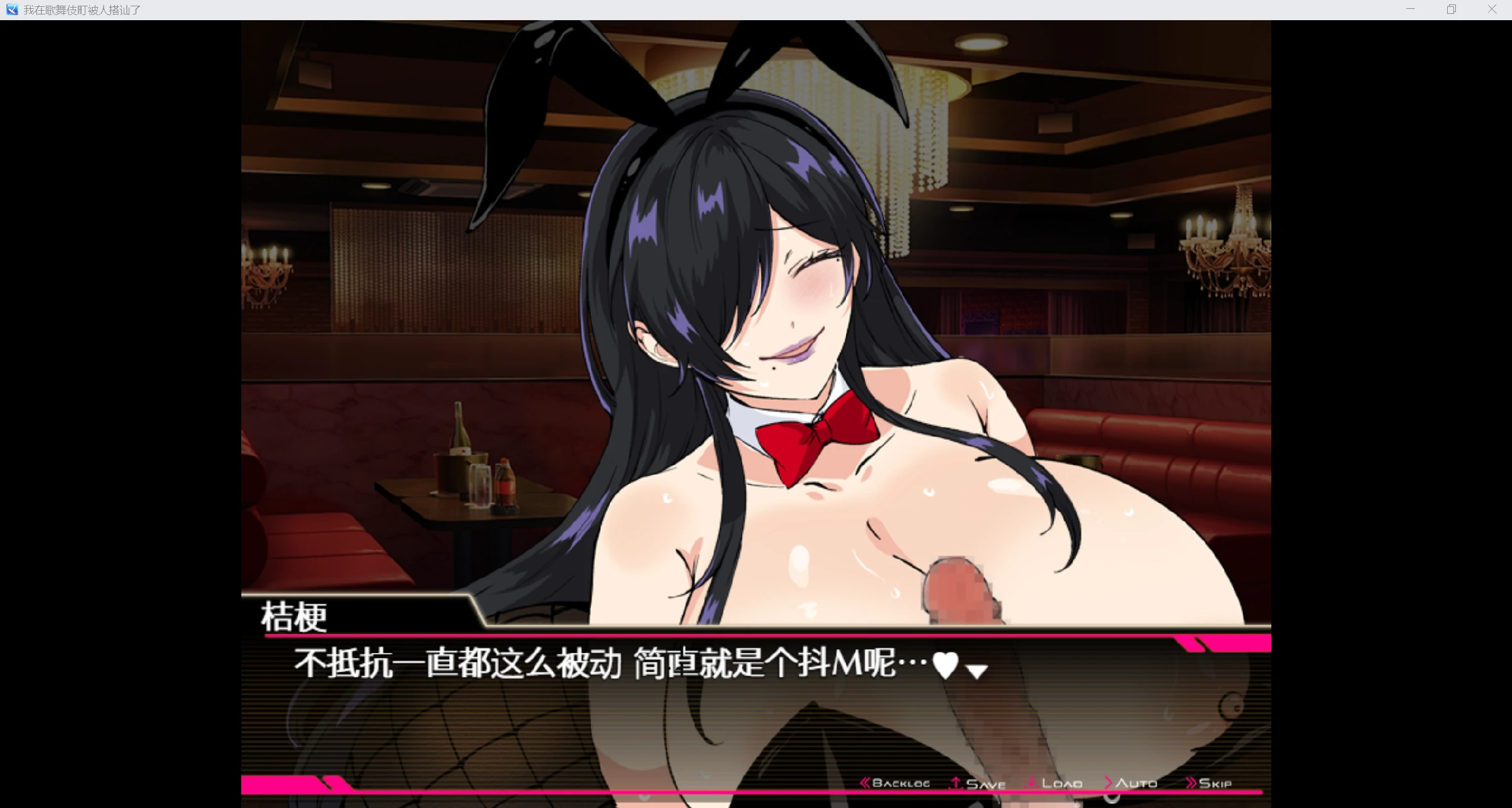Toggle Auto text advance
Screen dimensions: 1512x808
[x=1131, y=783]
